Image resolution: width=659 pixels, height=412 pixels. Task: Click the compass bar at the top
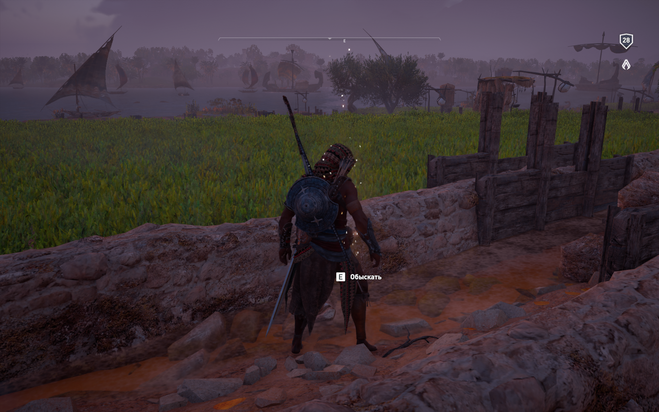coord(329,39)
